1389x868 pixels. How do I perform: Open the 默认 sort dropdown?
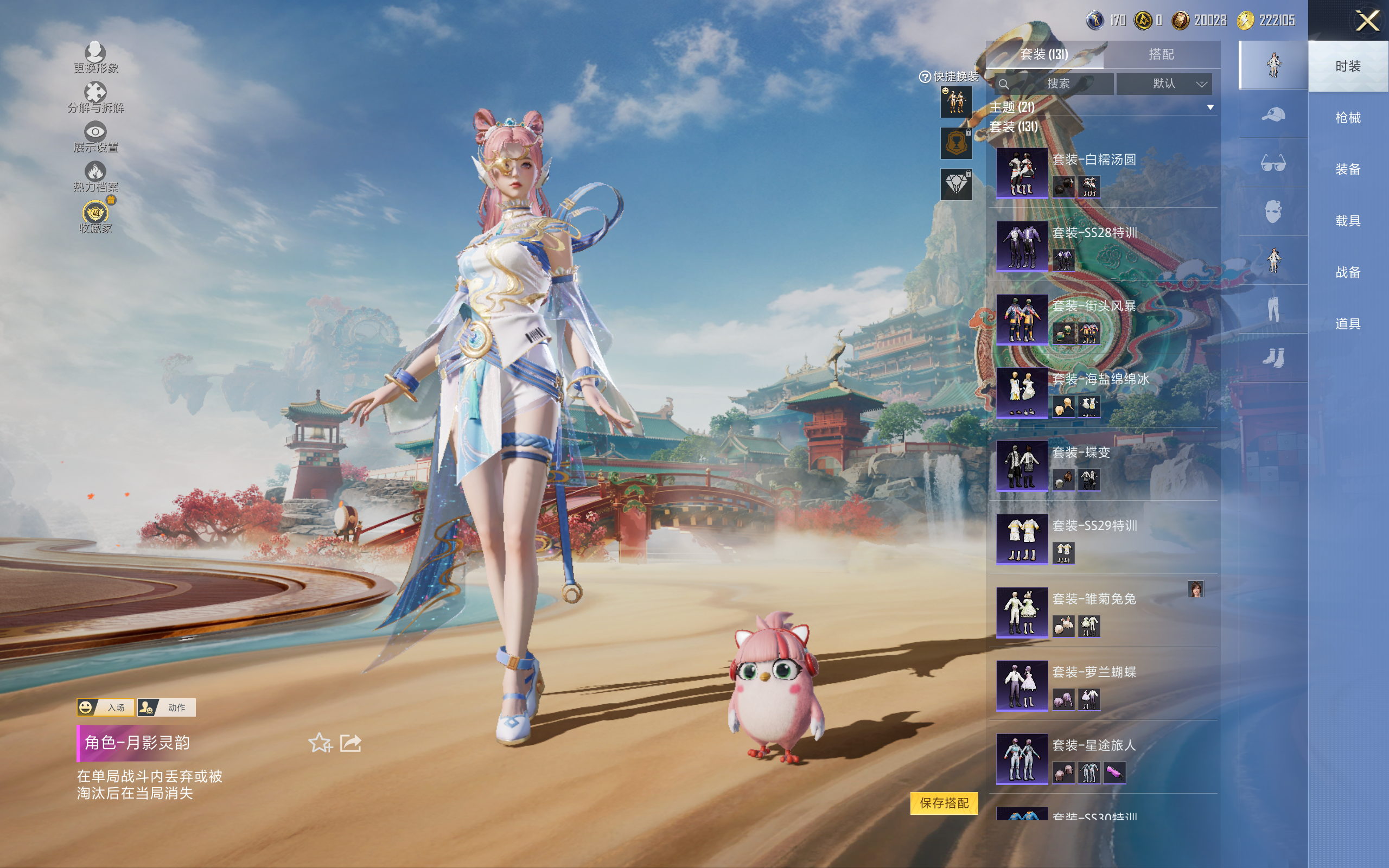click(x=1164, y=84)
